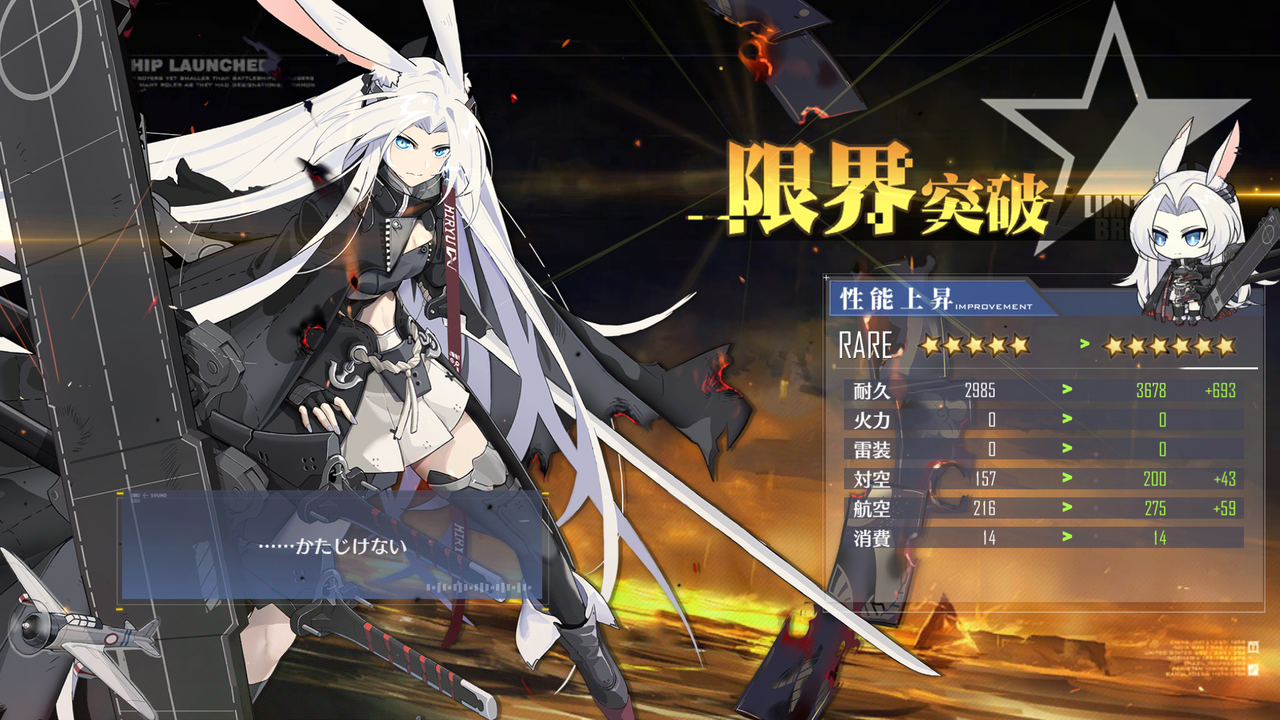Screen dimensions: 1280x720
Task: Tap the voice waveform in dialogue box corner
Action: pos(478,587)
